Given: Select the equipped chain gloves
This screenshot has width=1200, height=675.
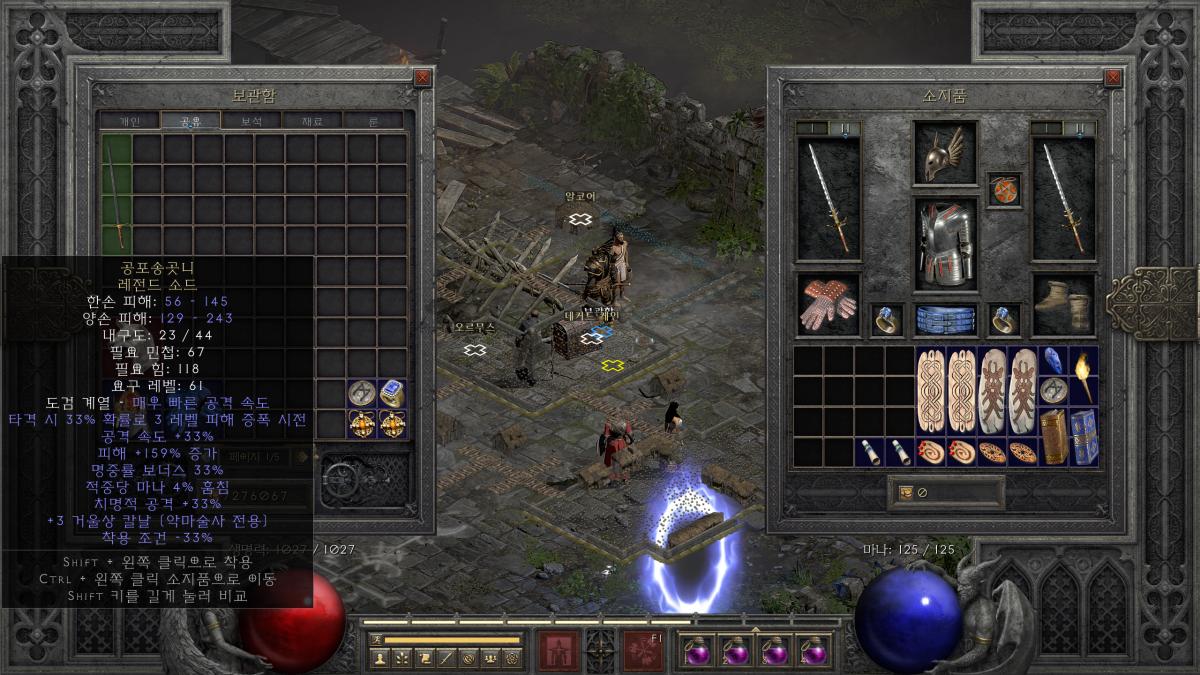Looking at the screenshot, I should [828, 305].
